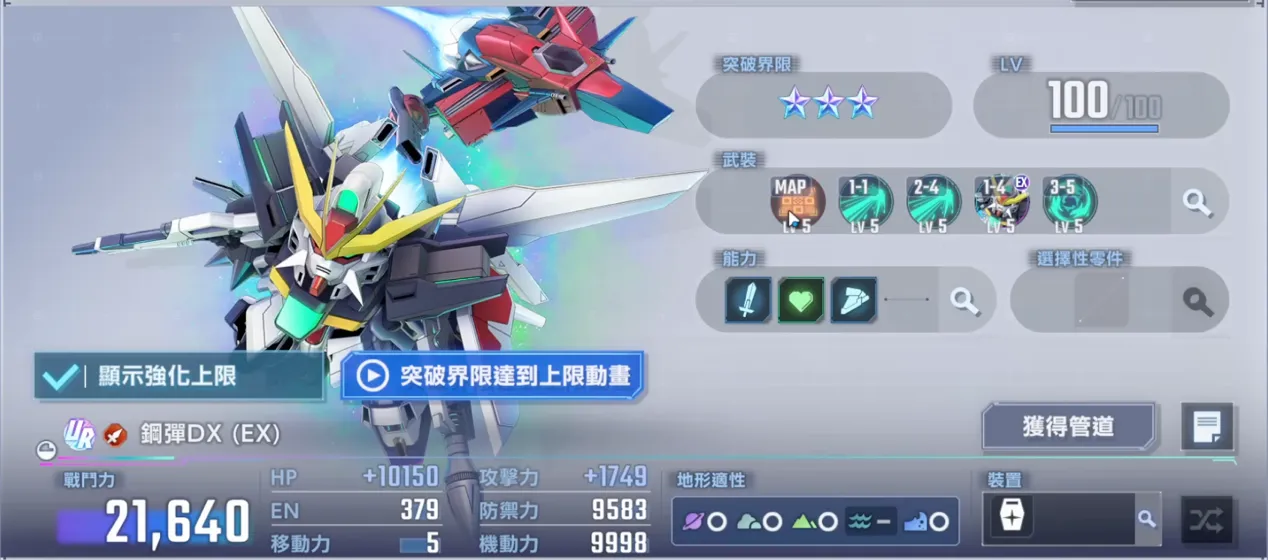Open weapon details with the 武裝 magnifier
Screen dimensions: 1268x560
point(1197,201)
